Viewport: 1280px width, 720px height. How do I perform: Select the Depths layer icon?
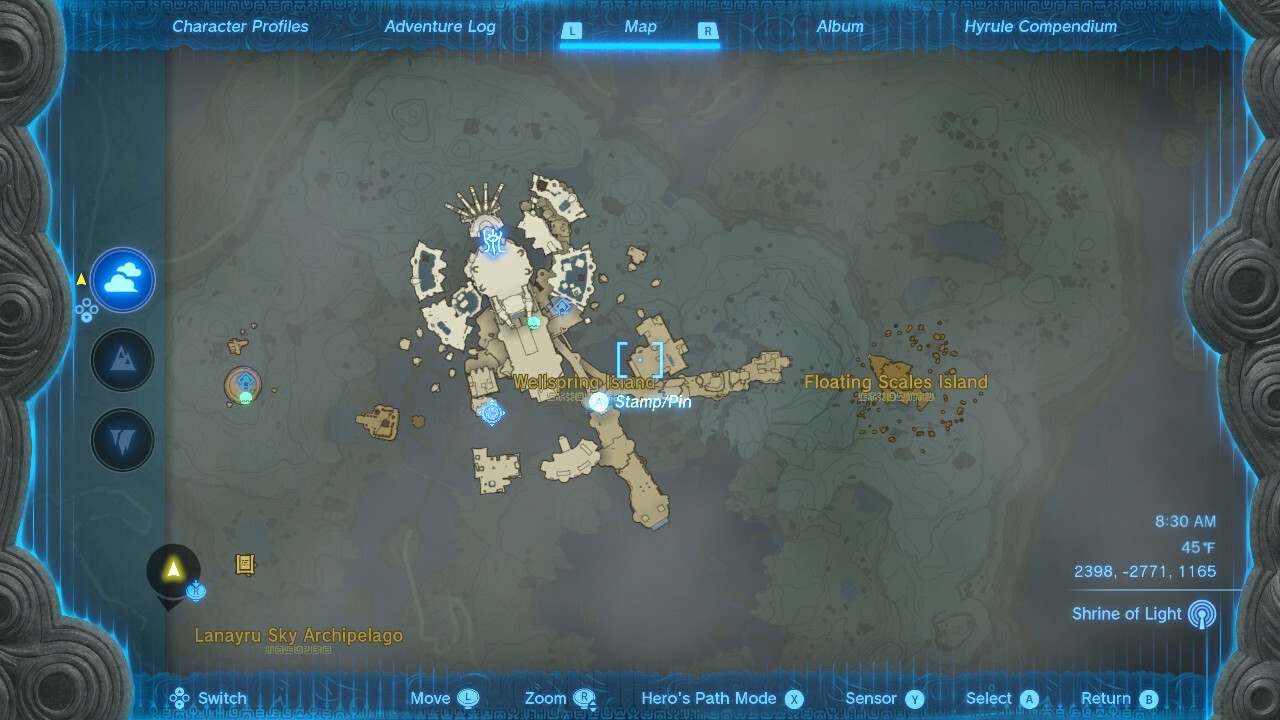point(122,440)
